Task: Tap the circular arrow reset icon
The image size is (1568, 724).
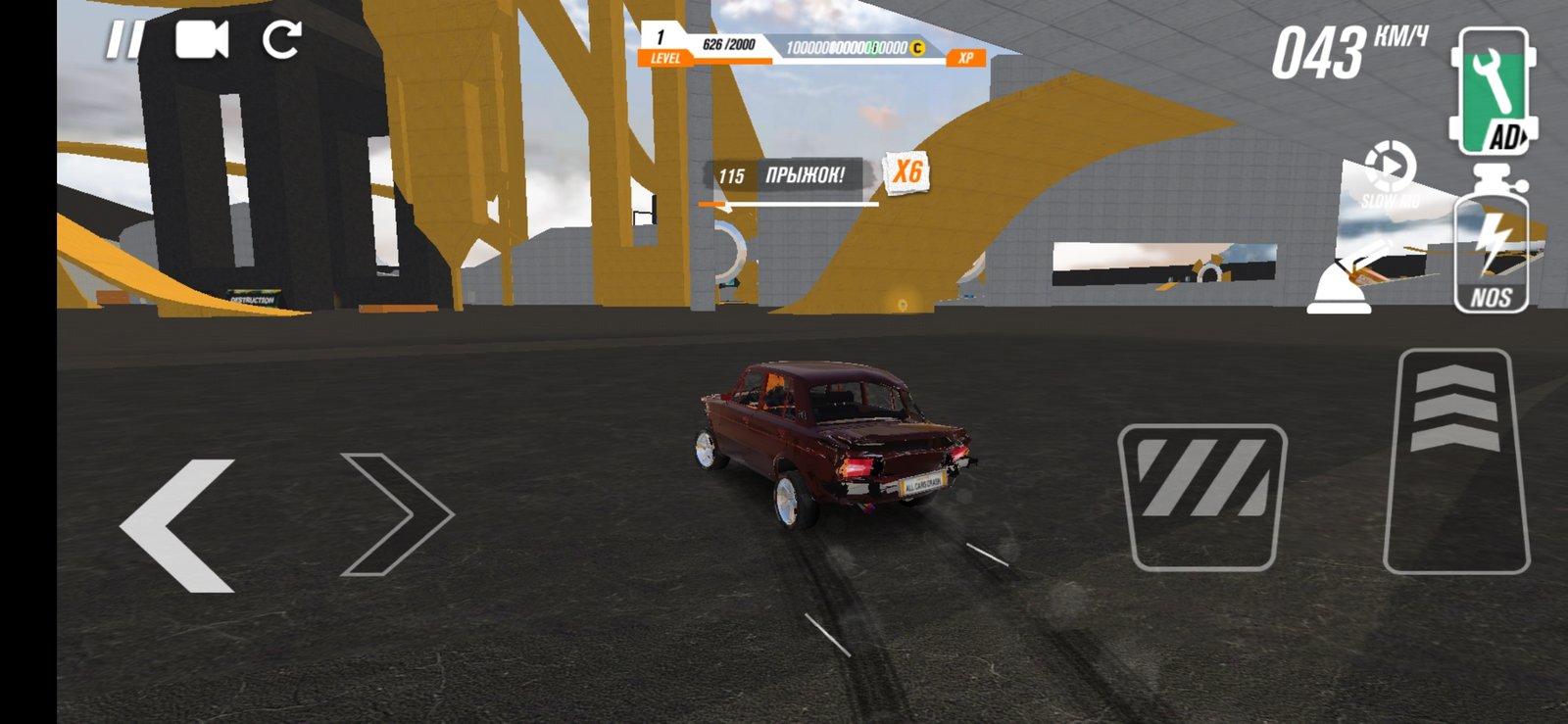Action: [x=281, y=40]
